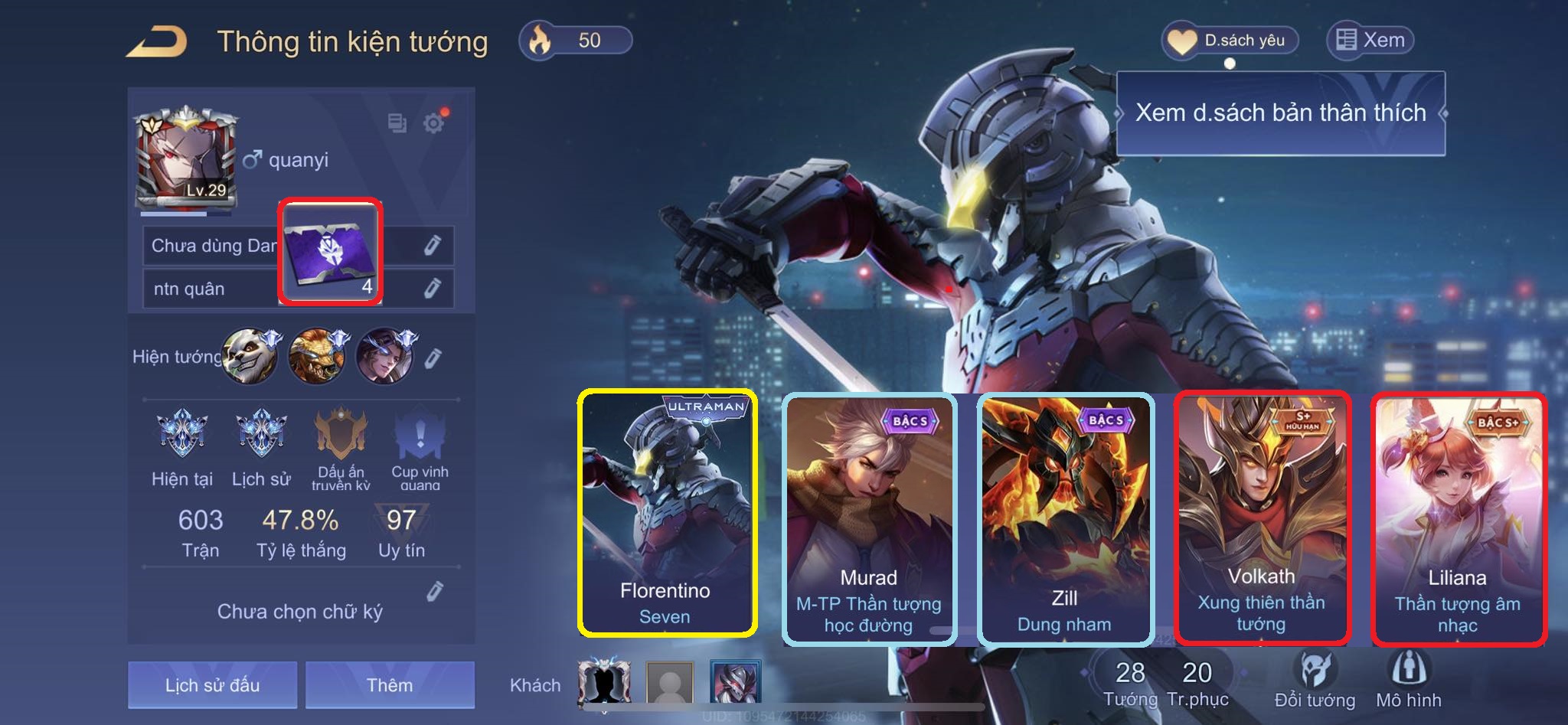
Task: Open the profile settings gear icon
Action: click(x=434, y=122)
